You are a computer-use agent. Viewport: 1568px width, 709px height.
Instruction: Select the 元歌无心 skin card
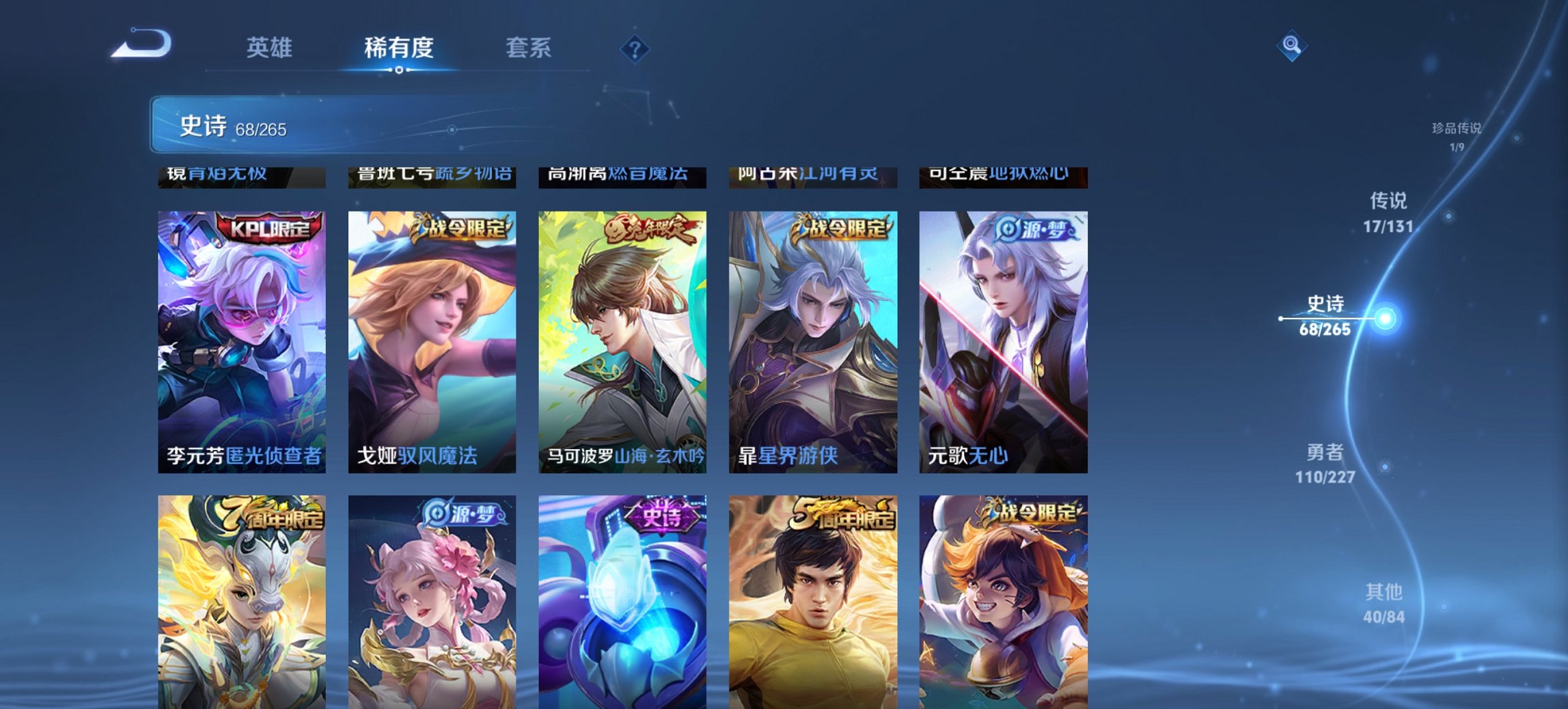click(x=1009, y=342)
